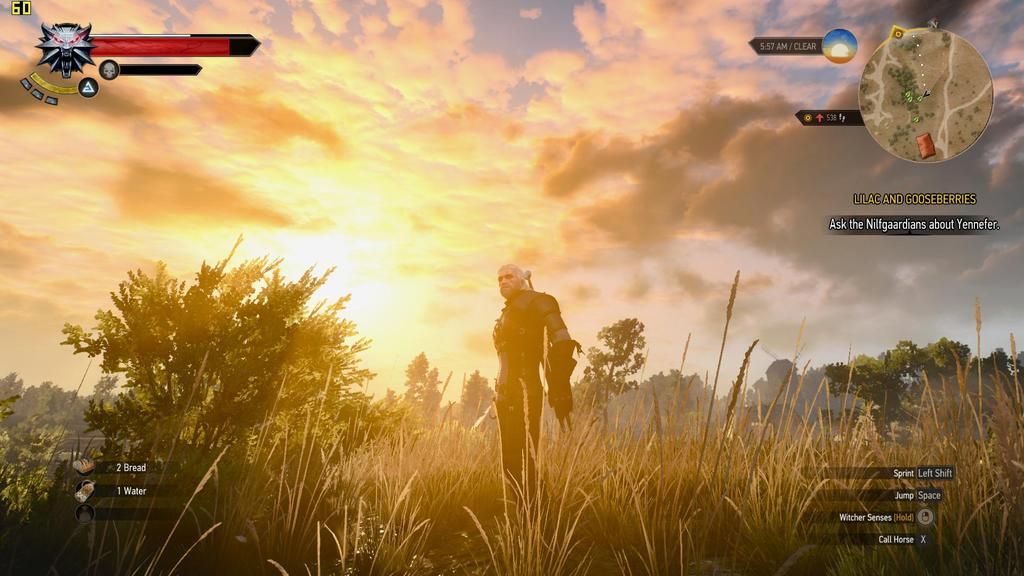The width and height of the screenshot is (1024, 576).
Task: Select the Water quick slot
Action: [x=85, y=490]
